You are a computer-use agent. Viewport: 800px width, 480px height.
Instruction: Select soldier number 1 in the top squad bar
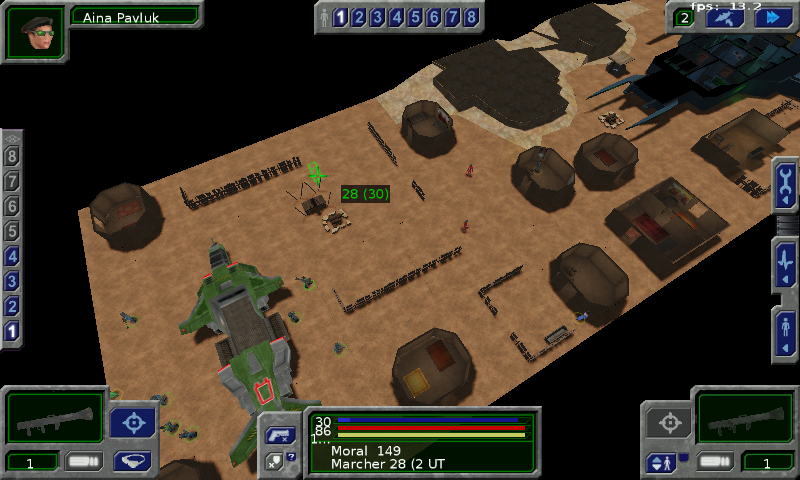pyautogui.click(x=341, y=17)
